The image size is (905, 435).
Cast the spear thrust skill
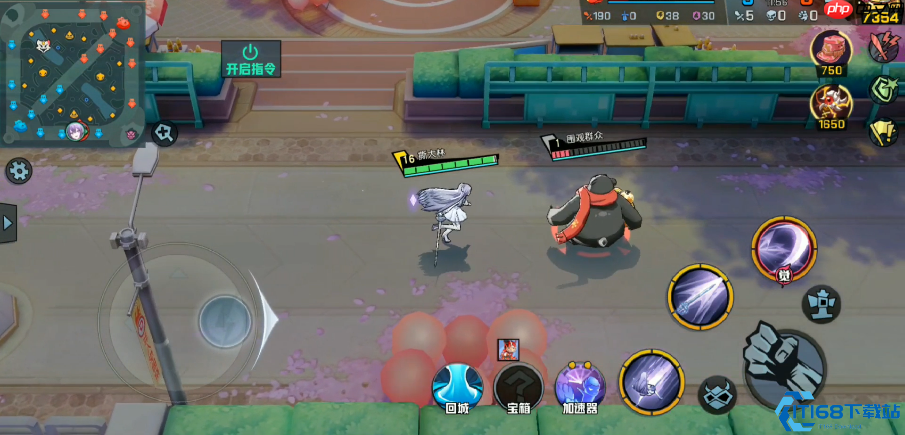tap(700, 297)
